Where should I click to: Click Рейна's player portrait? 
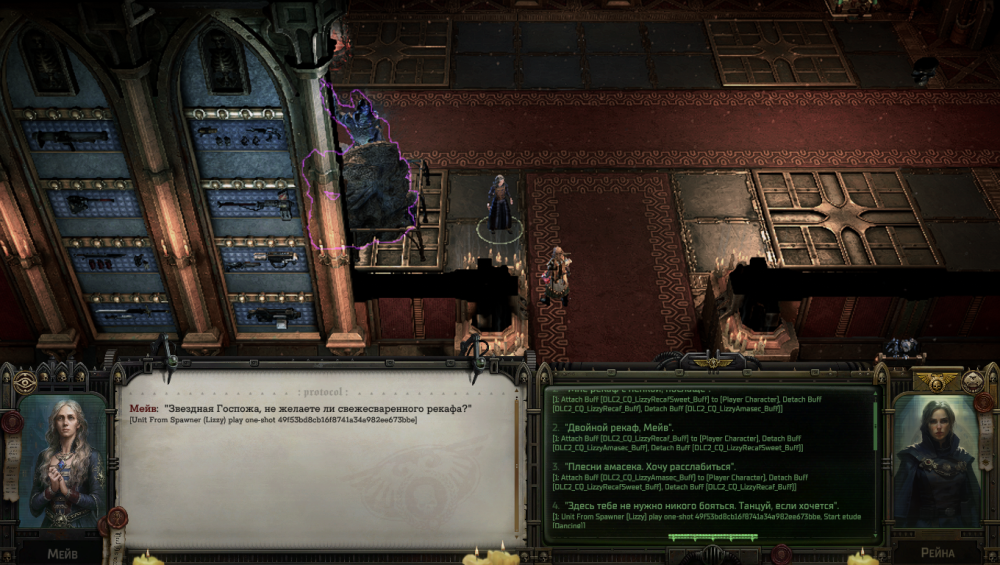(x=938, y=460)
